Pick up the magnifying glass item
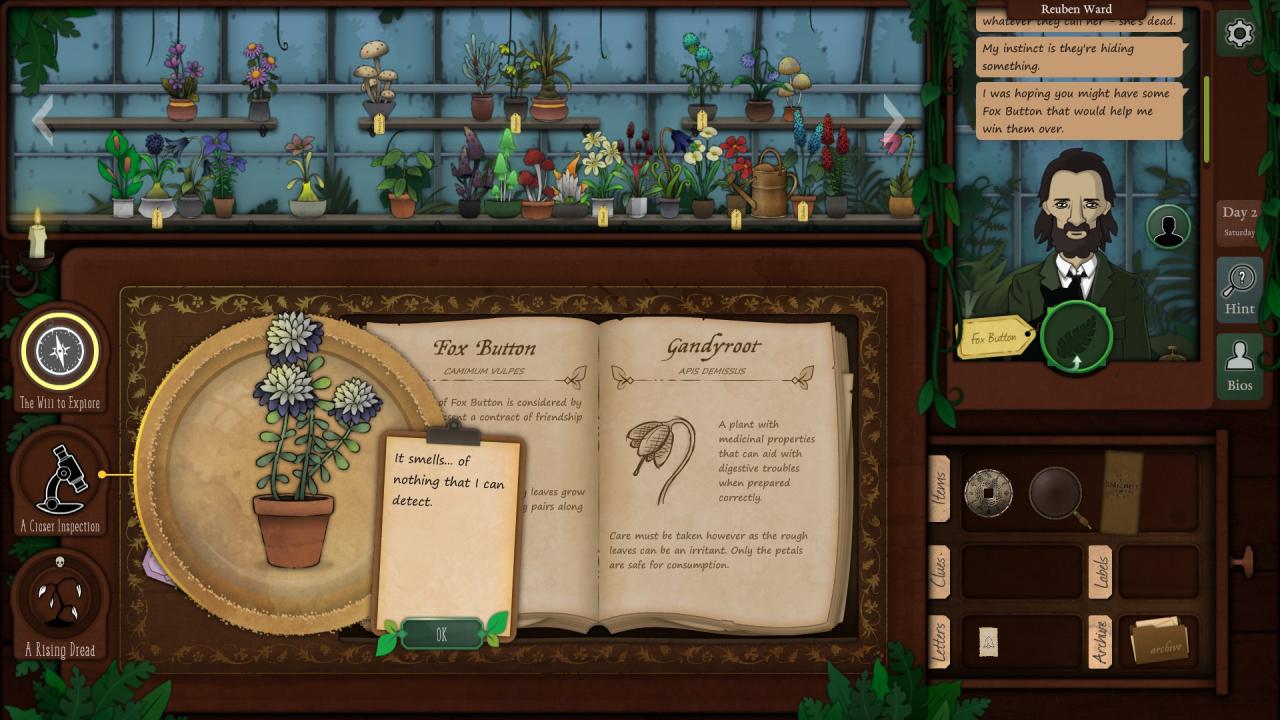The image size is (1280, 720). (1058, 493)
